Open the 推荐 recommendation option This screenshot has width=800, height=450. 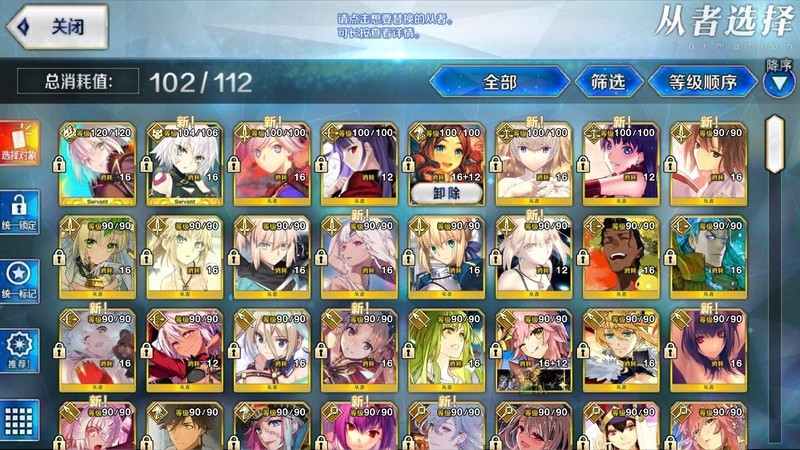20,350
